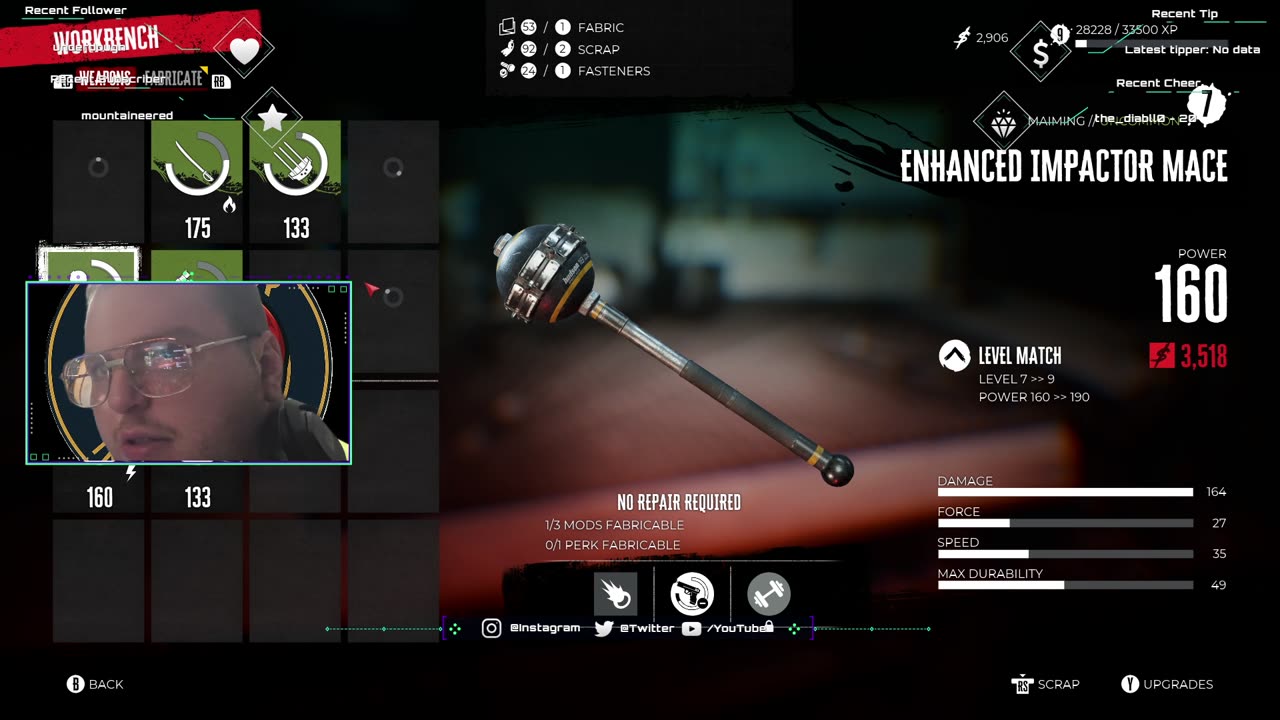The width and height of the screenshot is (1280, 720).
Task: Open the Upgrades option
Action: (1177, 684)
